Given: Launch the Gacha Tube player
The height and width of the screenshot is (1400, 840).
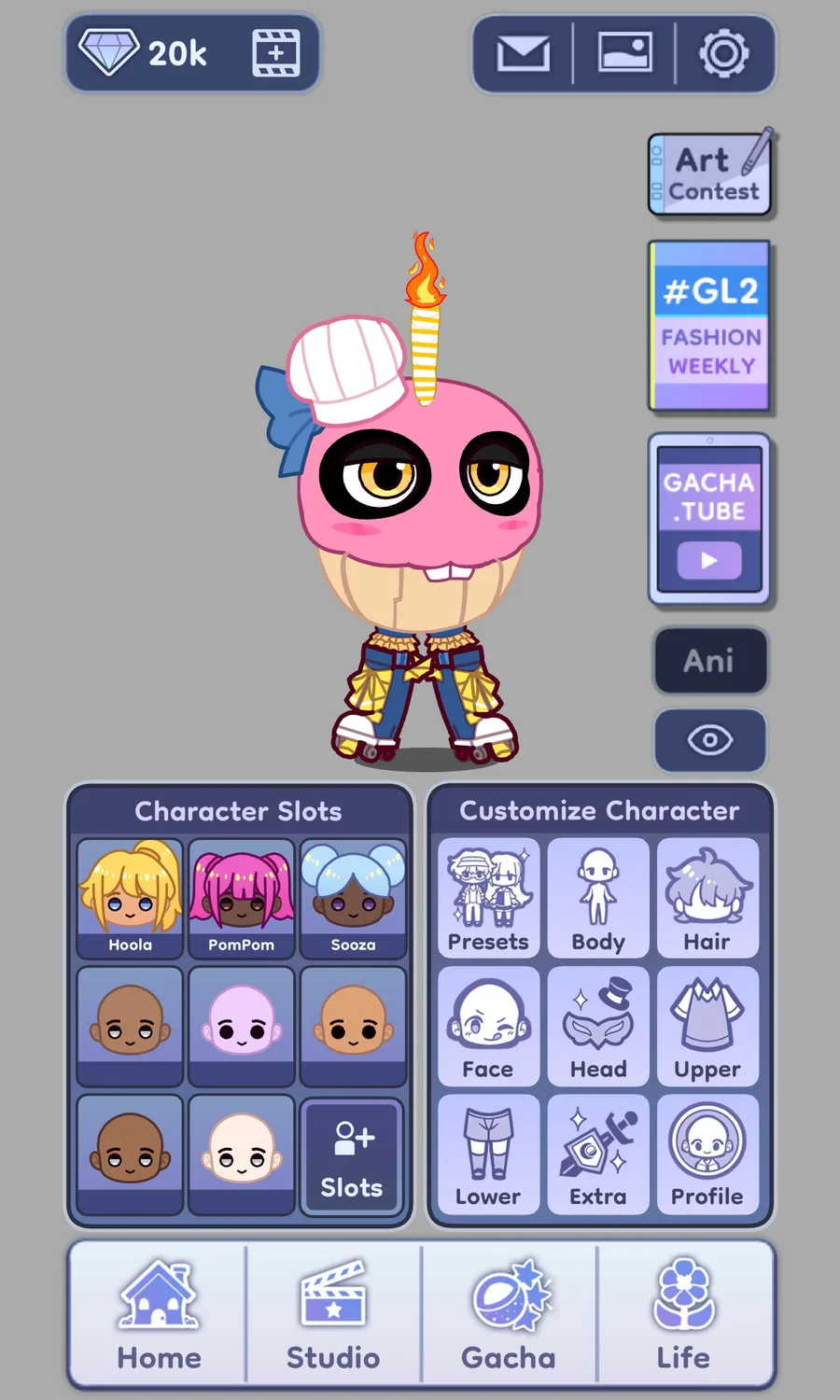Looking at the screenshot, I should pos(709,519).
